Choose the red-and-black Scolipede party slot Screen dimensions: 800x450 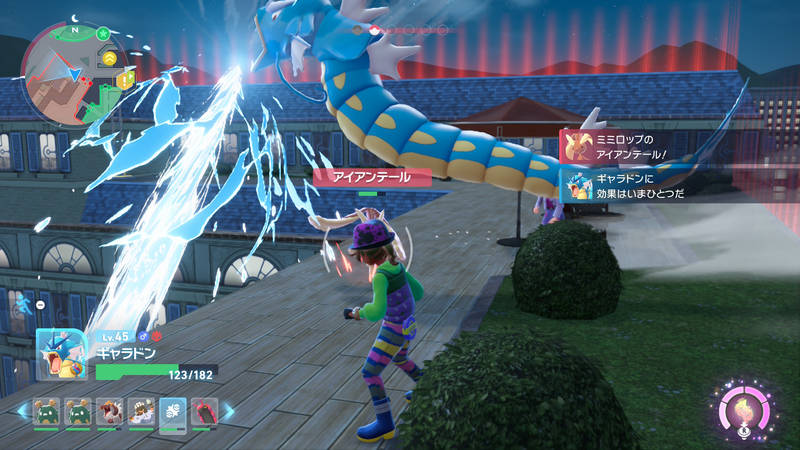[203, 411]
